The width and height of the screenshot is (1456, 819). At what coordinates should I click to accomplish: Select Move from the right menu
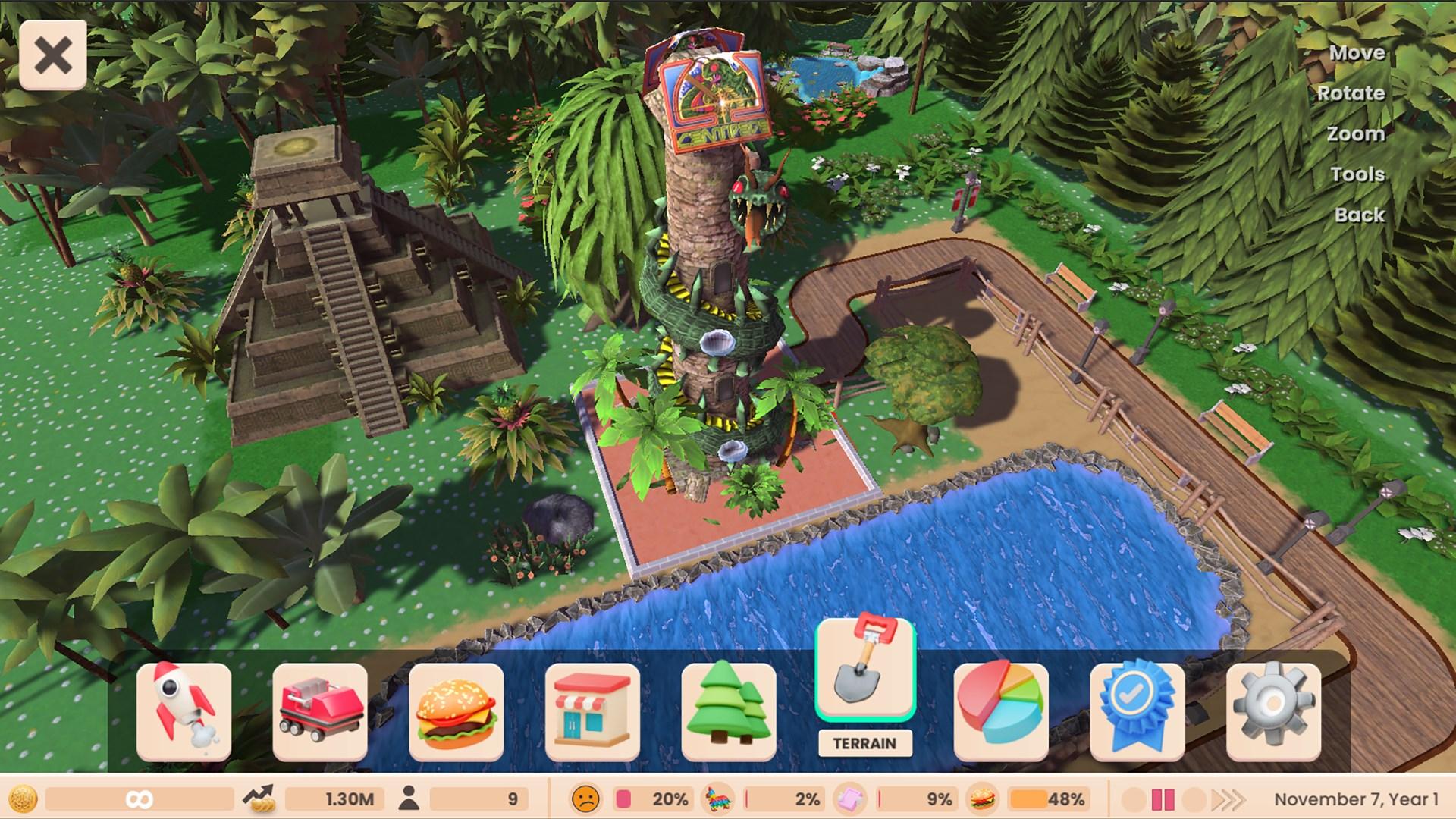pyautogui.click(x=1357, y=52)
